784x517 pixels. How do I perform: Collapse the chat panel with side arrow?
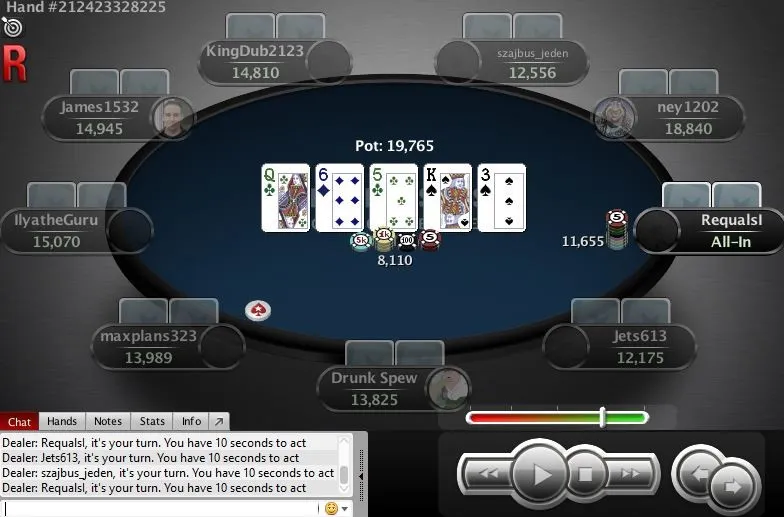point(361,466)
